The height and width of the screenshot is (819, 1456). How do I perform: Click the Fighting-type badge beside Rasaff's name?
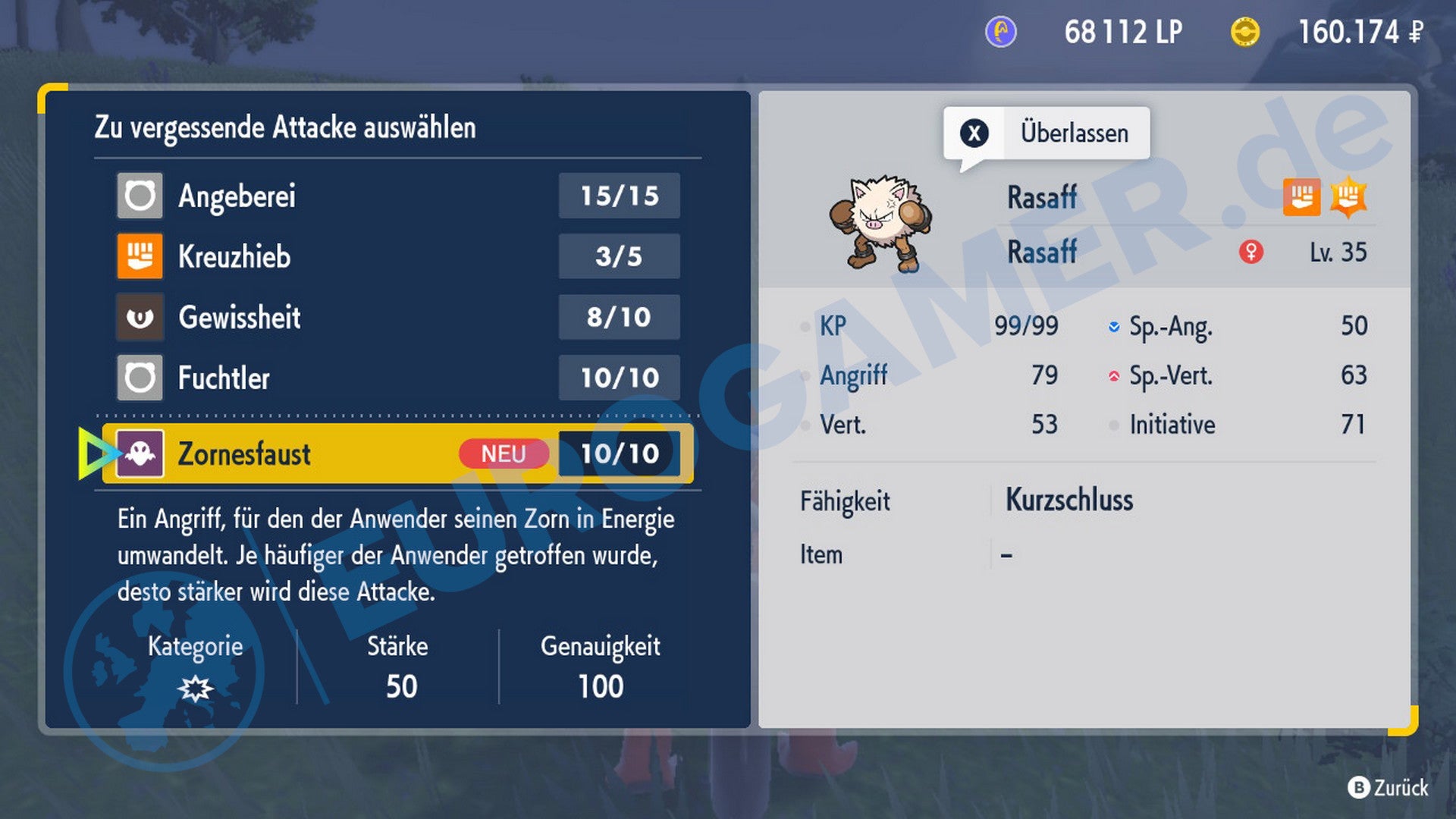click(x=1302, y=196)
